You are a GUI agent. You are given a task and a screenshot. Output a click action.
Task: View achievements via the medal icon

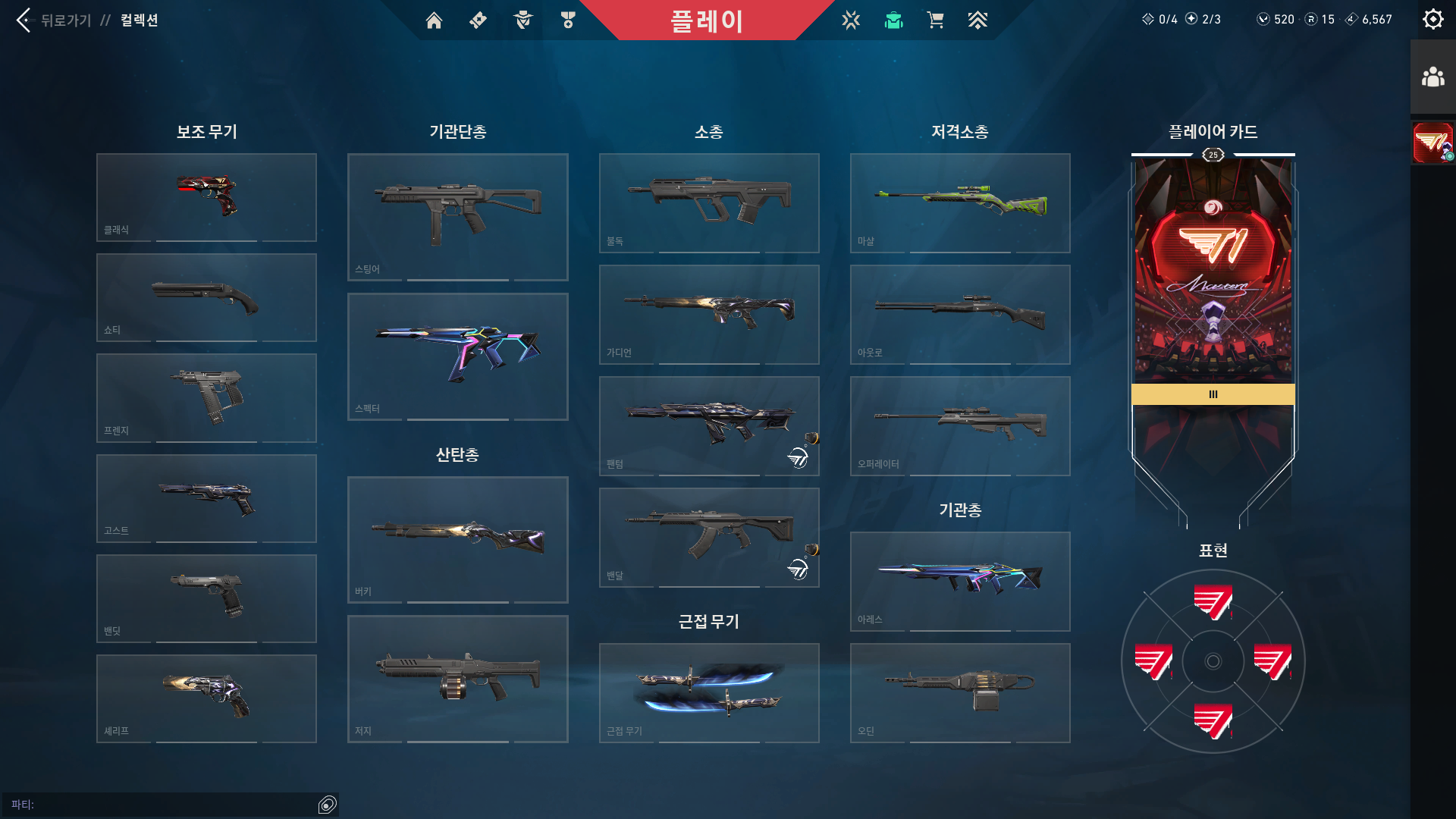(x=567, y=20)
